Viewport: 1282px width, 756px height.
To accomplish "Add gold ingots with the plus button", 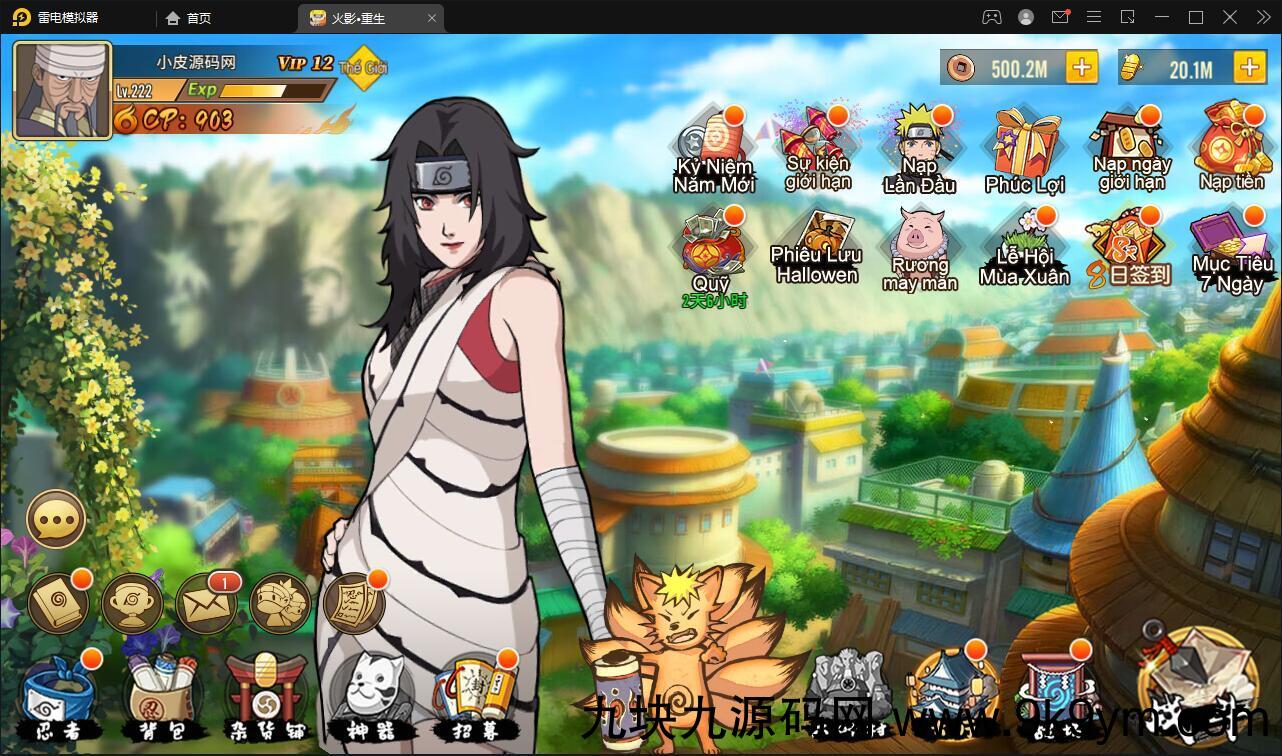I will click(1249, 68).
